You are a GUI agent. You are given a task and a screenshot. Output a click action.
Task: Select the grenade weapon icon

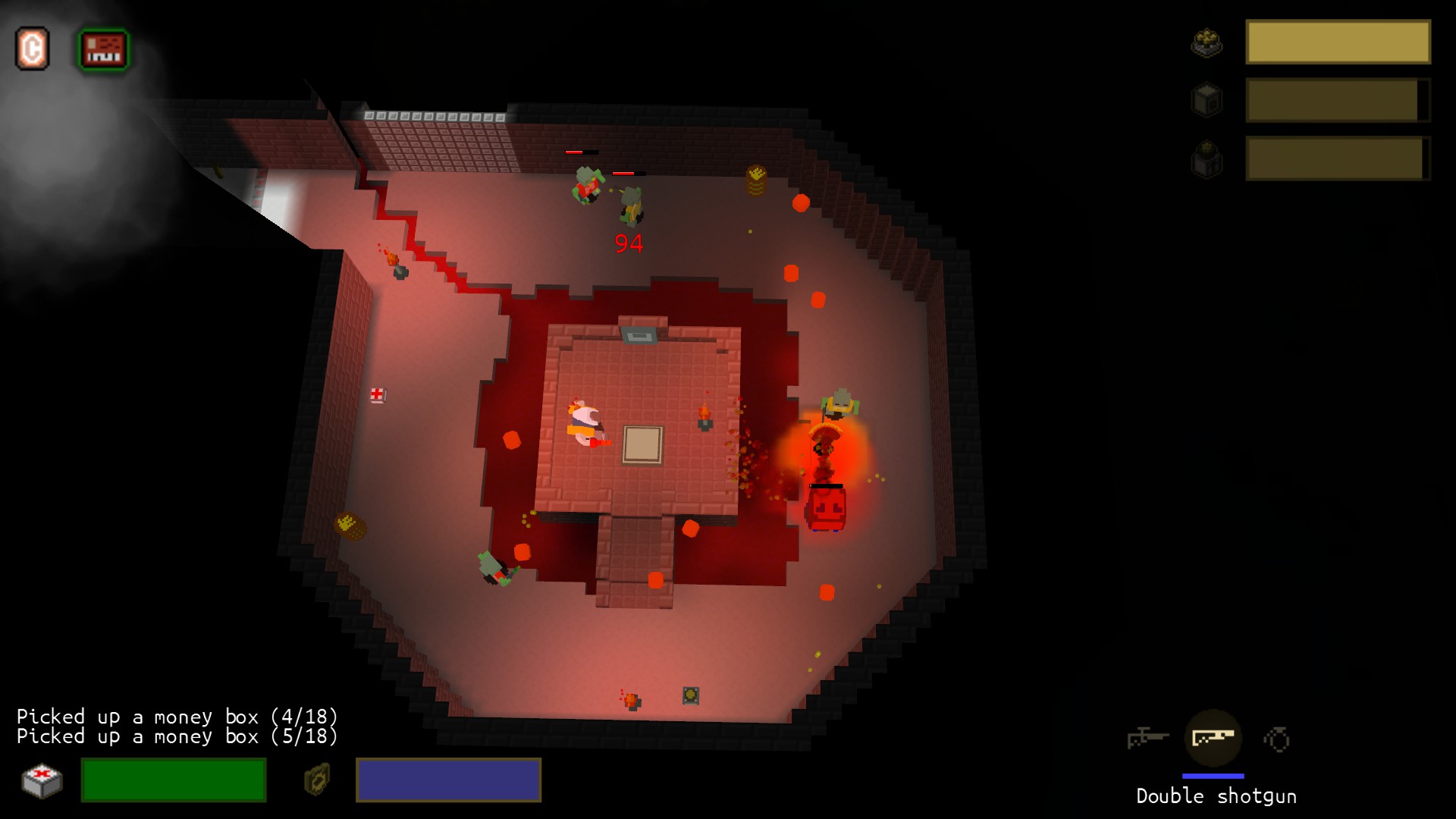(1277, 736)
